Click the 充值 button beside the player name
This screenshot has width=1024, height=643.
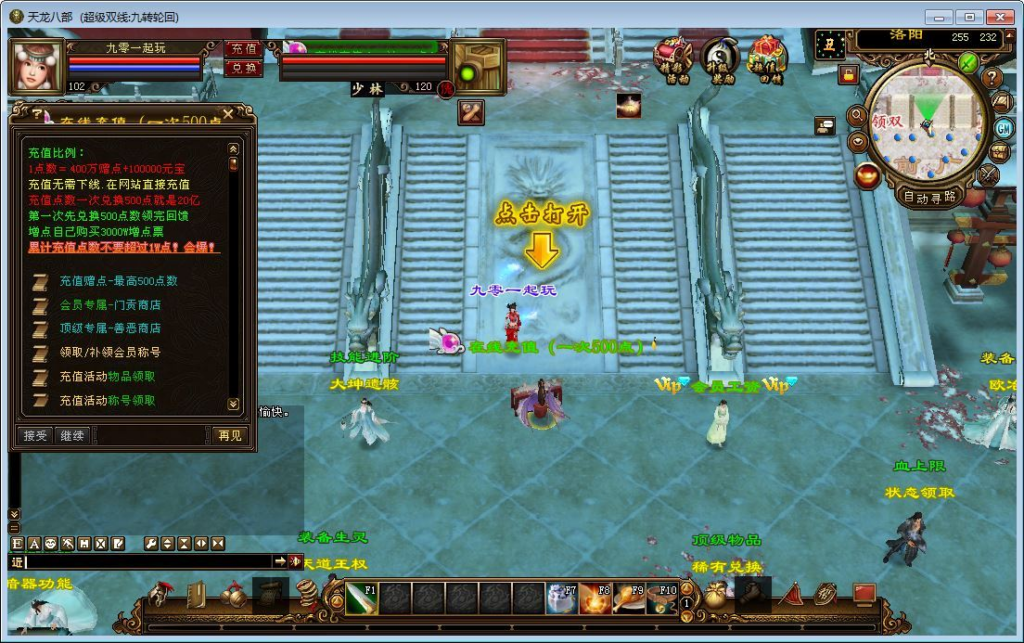pos(242,48)
